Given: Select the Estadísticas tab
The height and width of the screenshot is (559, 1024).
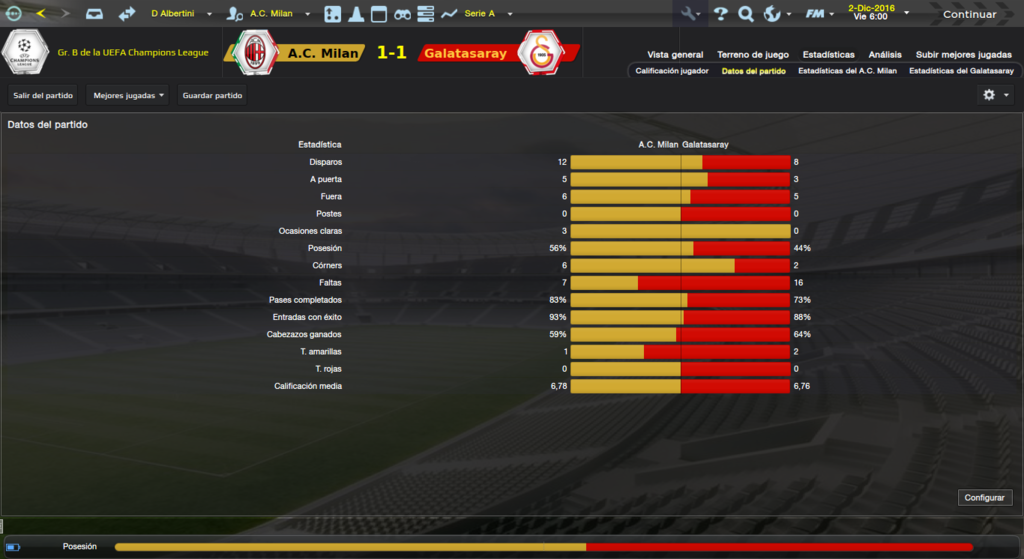Looking at the screenshot, I should click(x=828, y=55).
